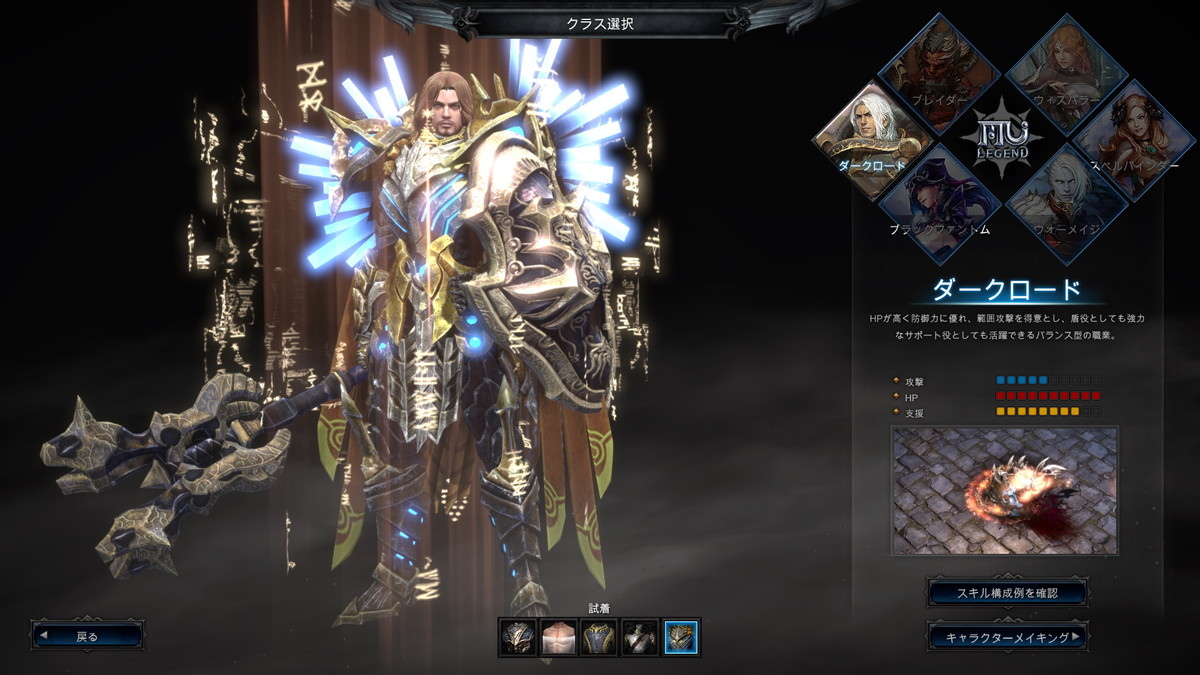The width and height of the screenshot is (1200, 675).
Task: Choose the ウォーメイジ (War Mage) class
Action: coord(1066,203)
